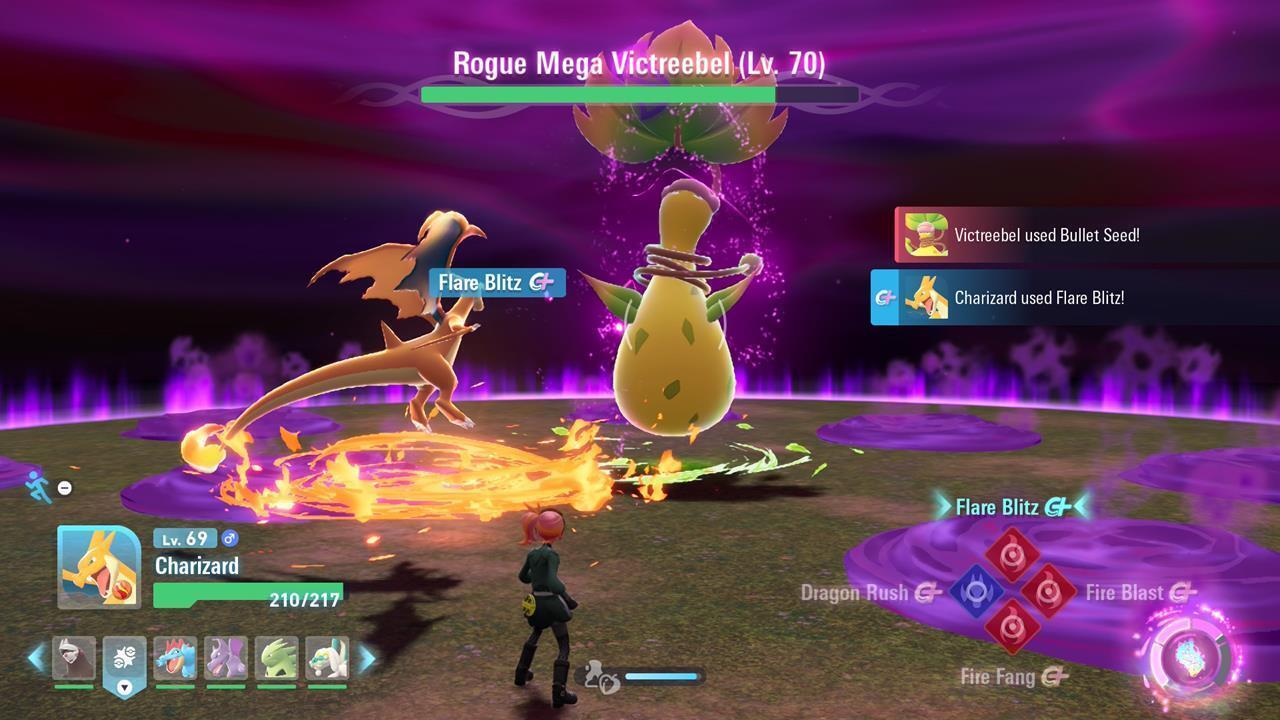Select the Flare Blitz move icon

click(1013, 555)
